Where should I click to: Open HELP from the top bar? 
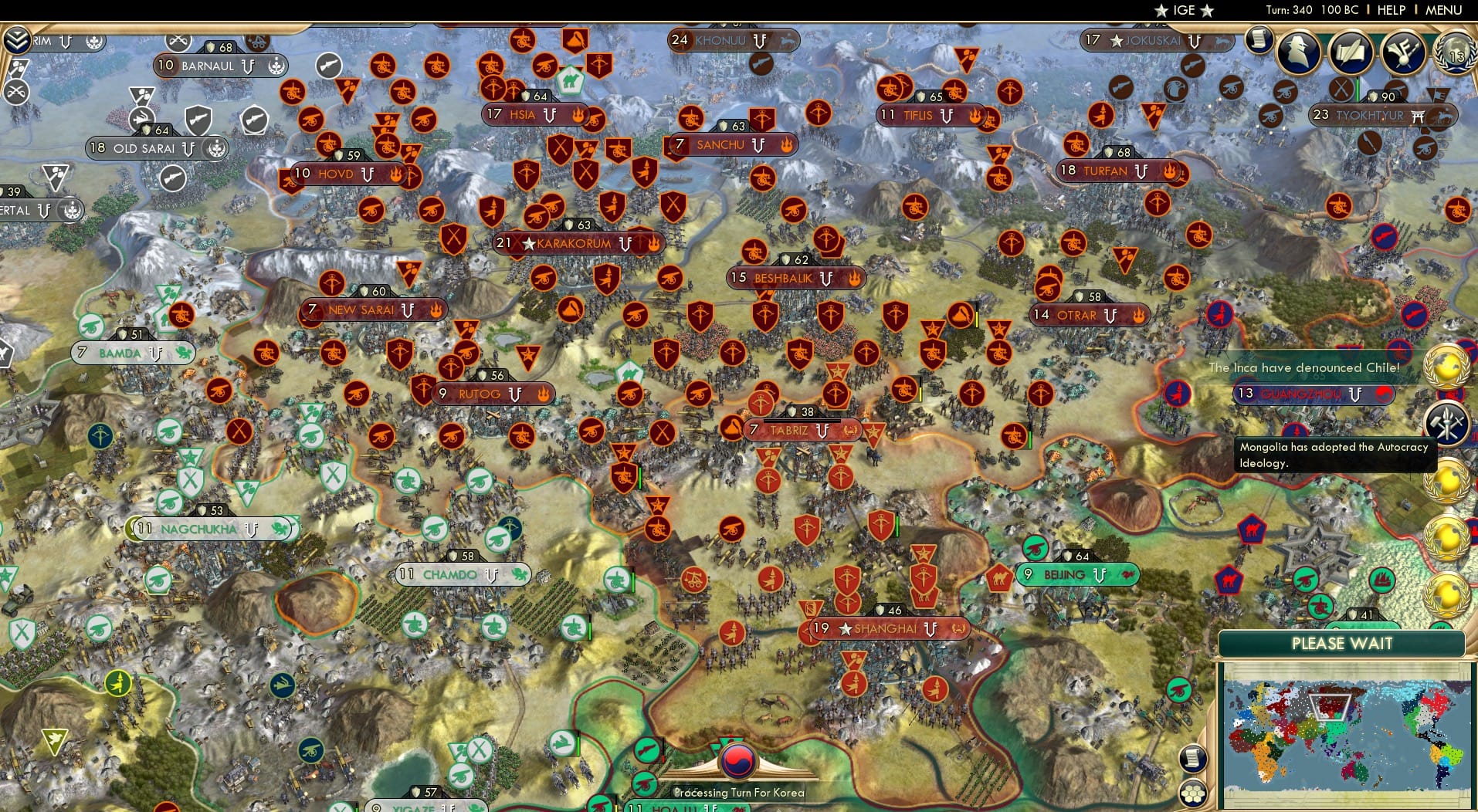[x=1390, y=11]
